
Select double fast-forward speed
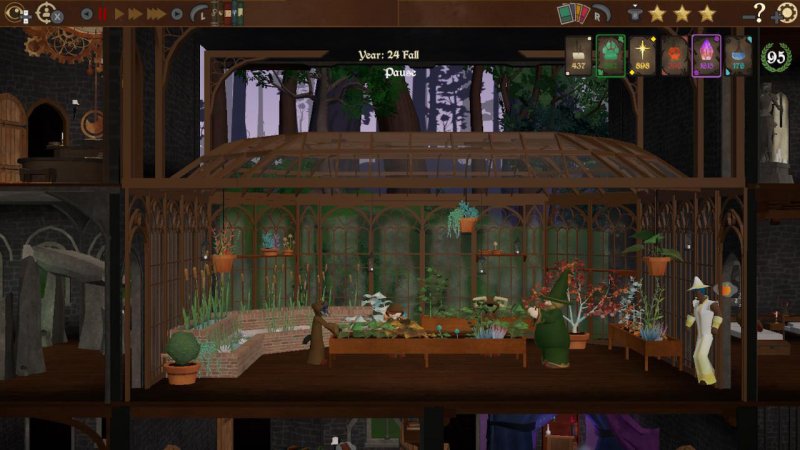[x=136, y=14]
